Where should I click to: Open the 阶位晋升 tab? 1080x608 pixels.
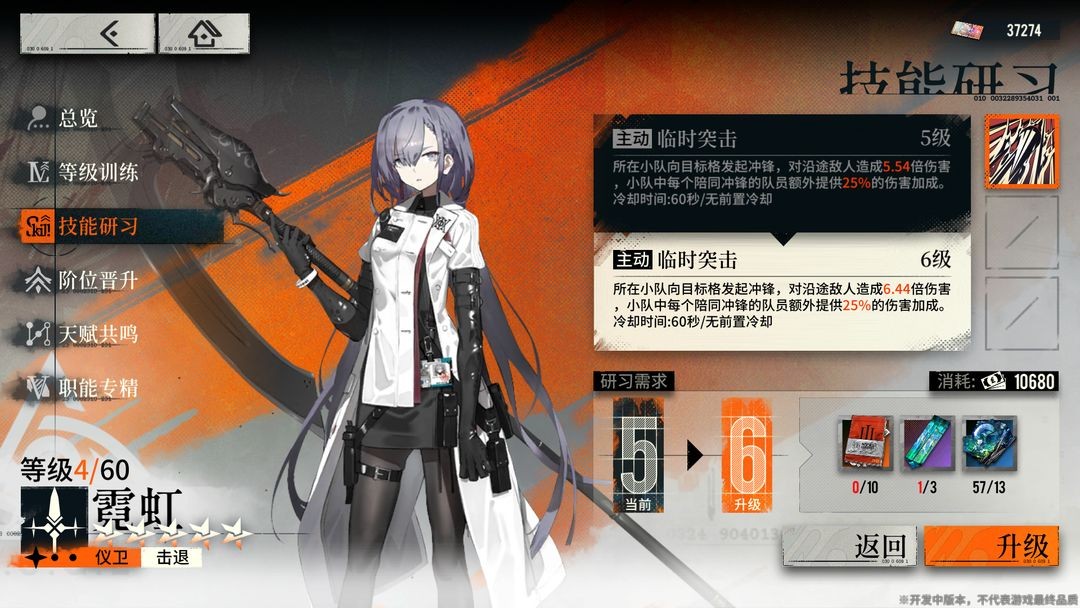[x=96, y=281]
